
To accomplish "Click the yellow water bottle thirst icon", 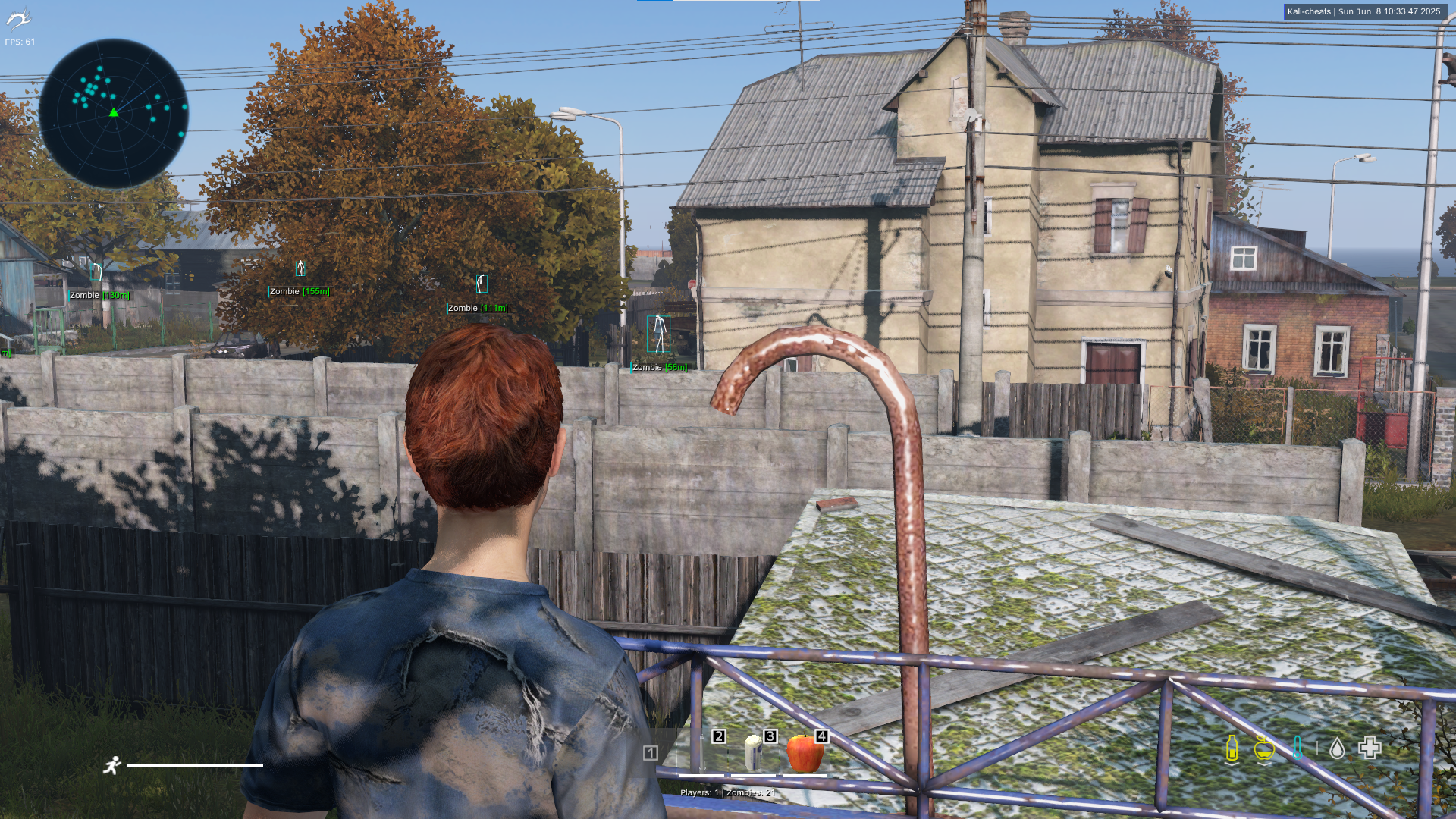I will (x=1232, y=748).
